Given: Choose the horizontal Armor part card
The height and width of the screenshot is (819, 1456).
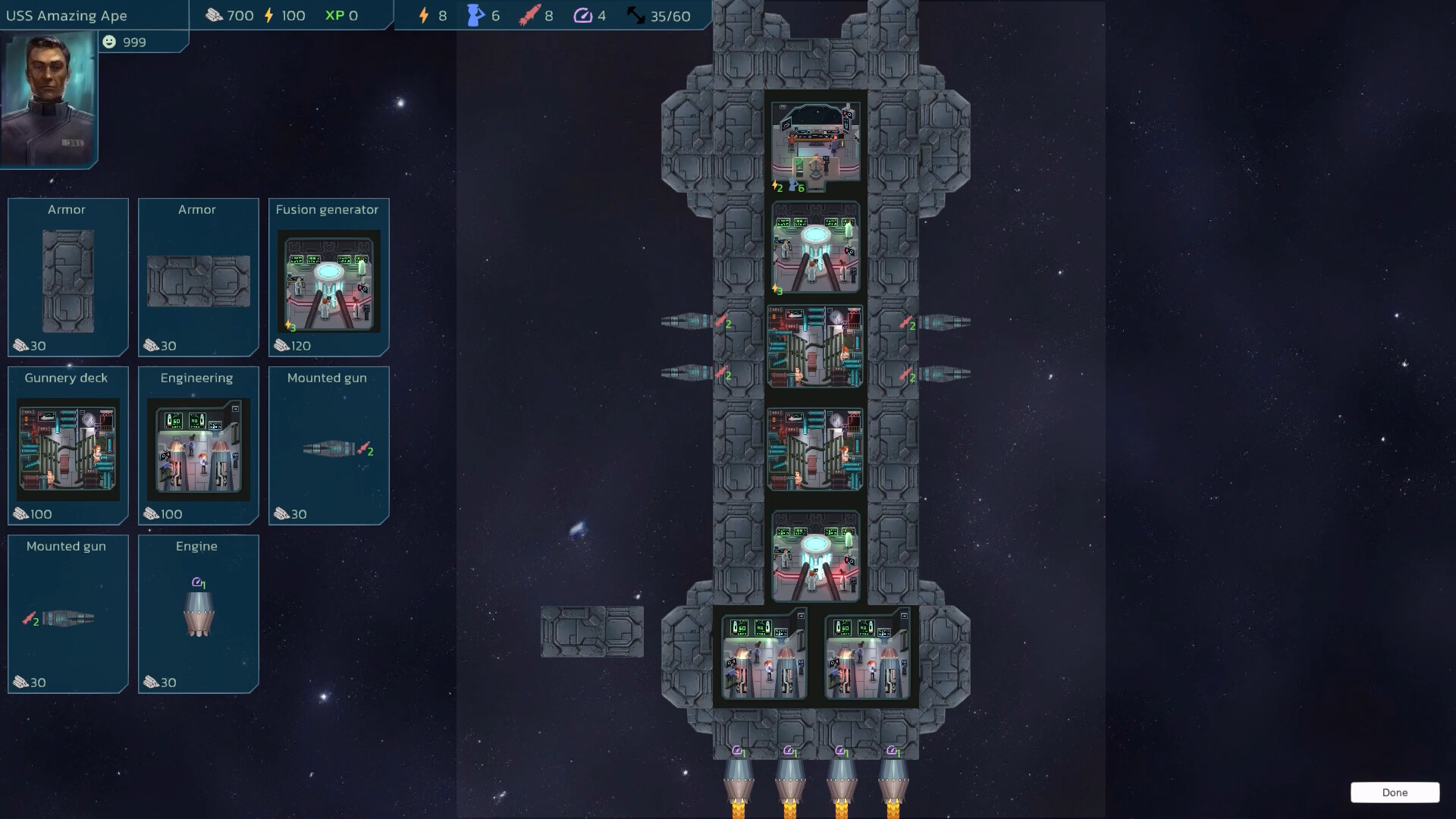Looking at the screenshot, I should coord(198,278).
